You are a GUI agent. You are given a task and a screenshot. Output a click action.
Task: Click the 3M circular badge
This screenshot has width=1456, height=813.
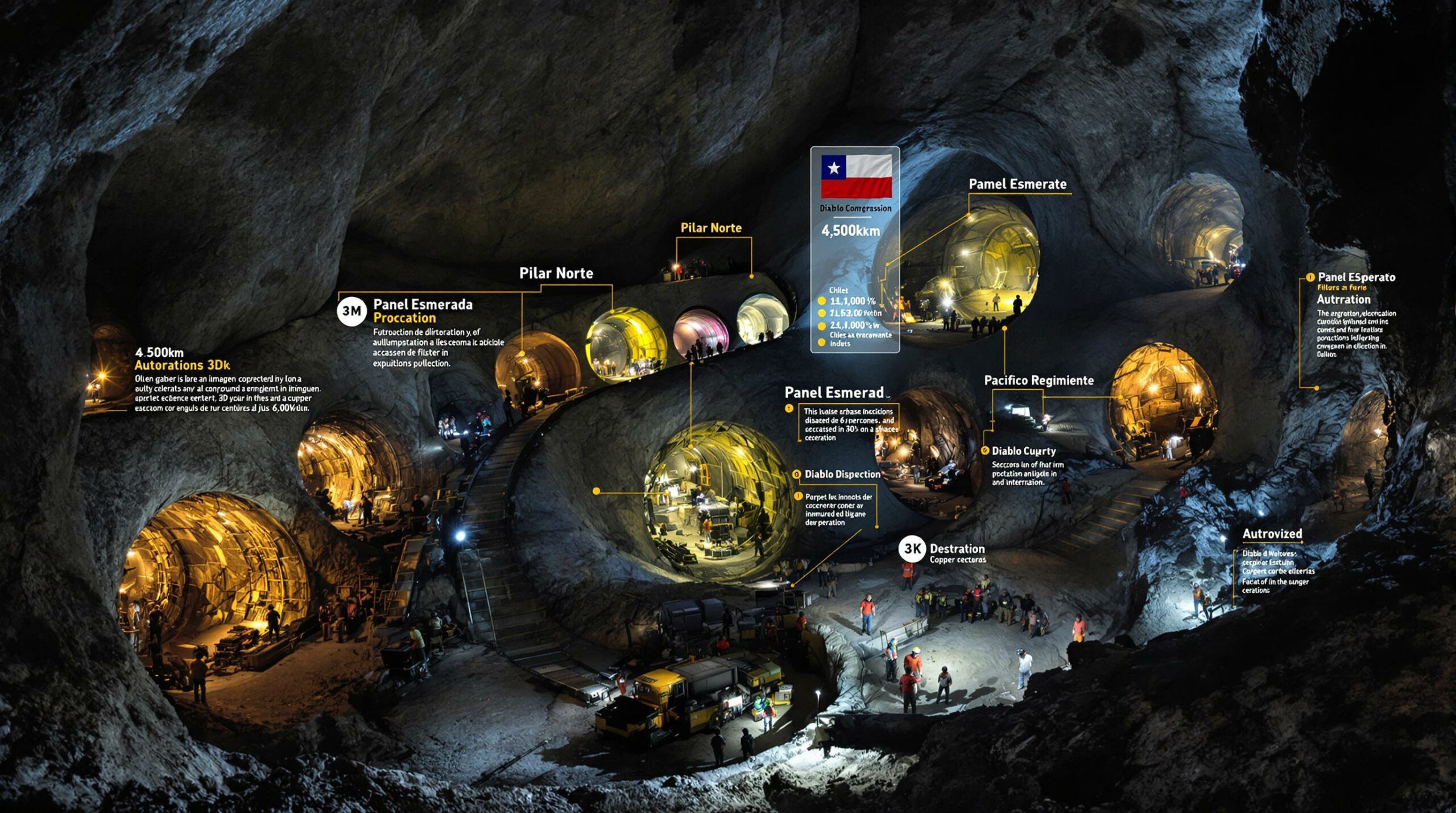coord(351,311)
